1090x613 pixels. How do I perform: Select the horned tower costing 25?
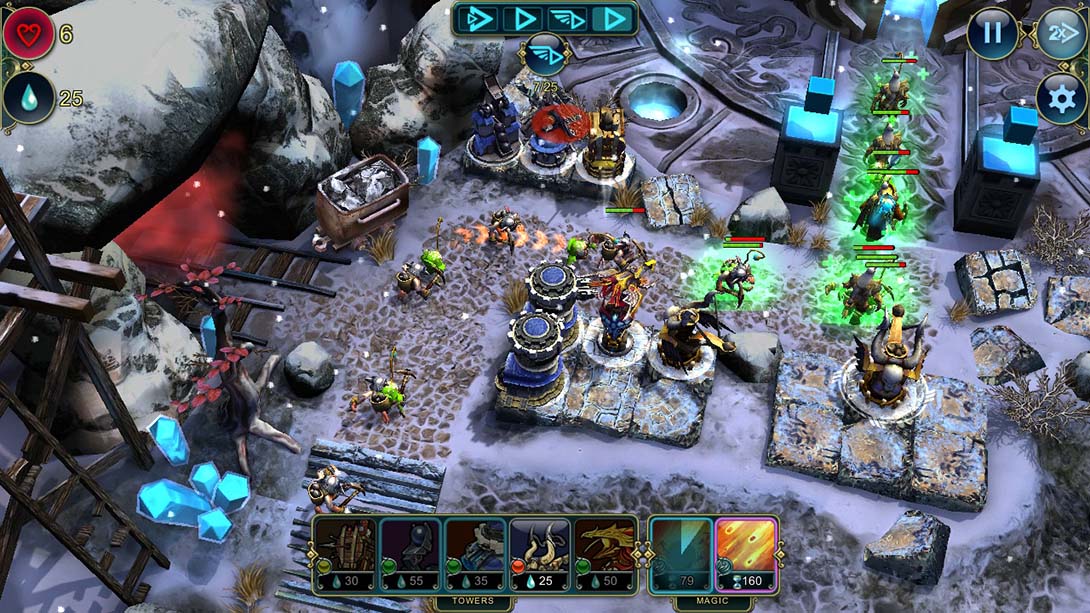(x=540, y=553)
